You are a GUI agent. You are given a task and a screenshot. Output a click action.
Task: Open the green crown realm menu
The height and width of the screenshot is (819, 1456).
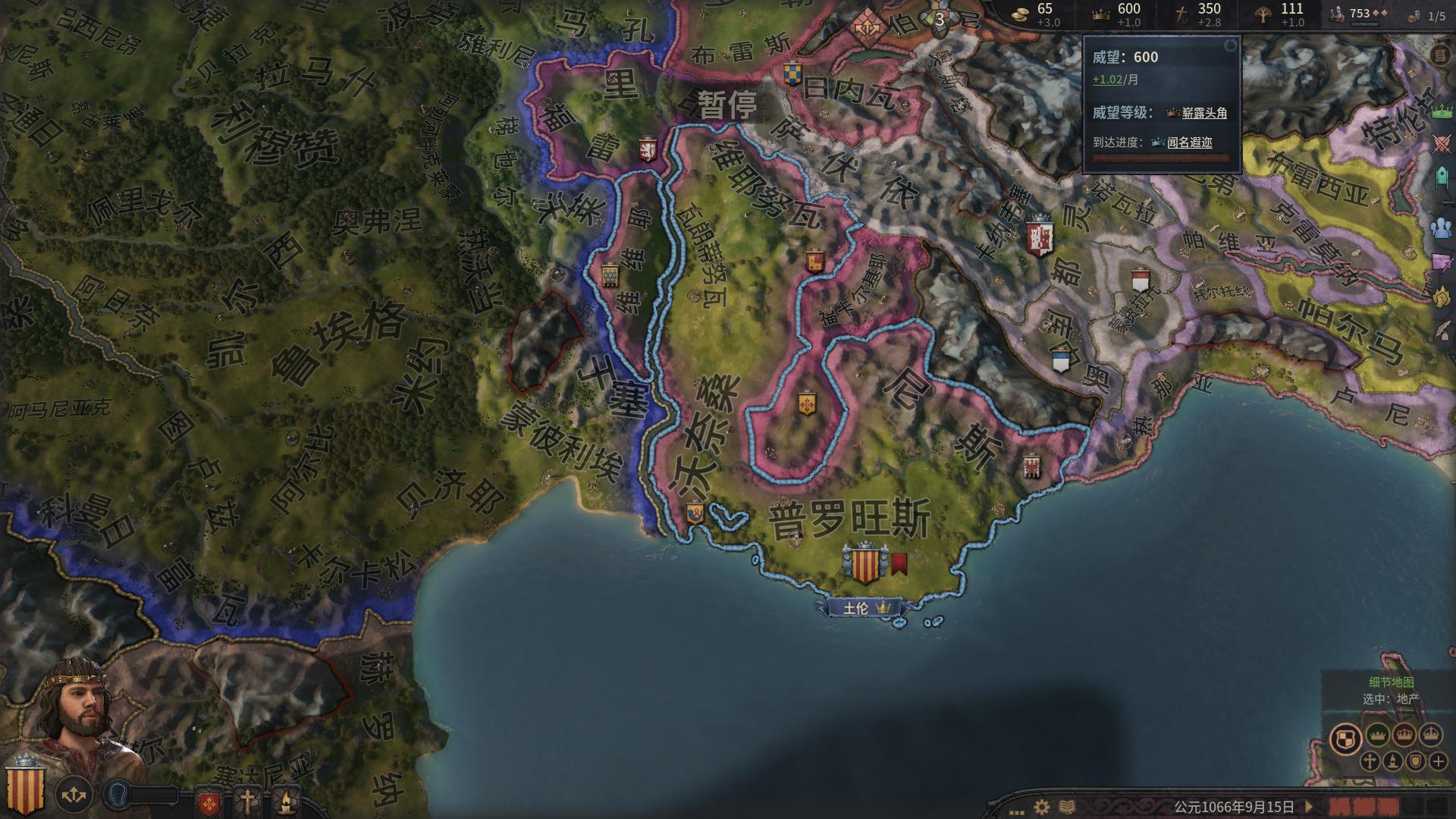click(x=1441, y=112)
